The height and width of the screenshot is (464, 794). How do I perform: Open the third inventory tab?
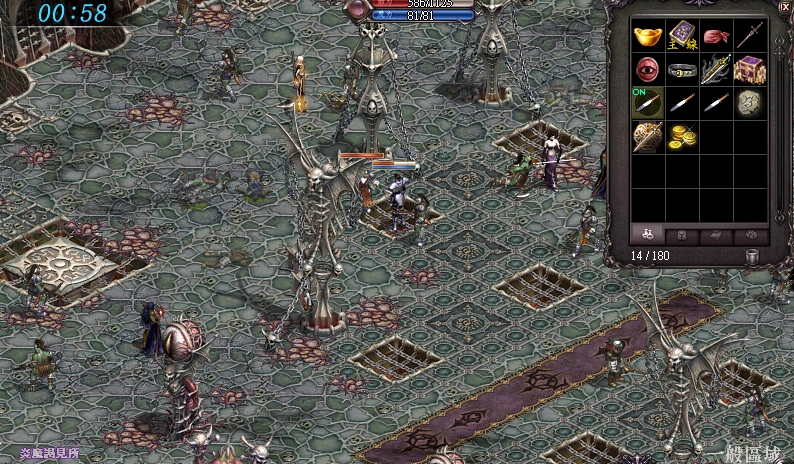[716, 236]
